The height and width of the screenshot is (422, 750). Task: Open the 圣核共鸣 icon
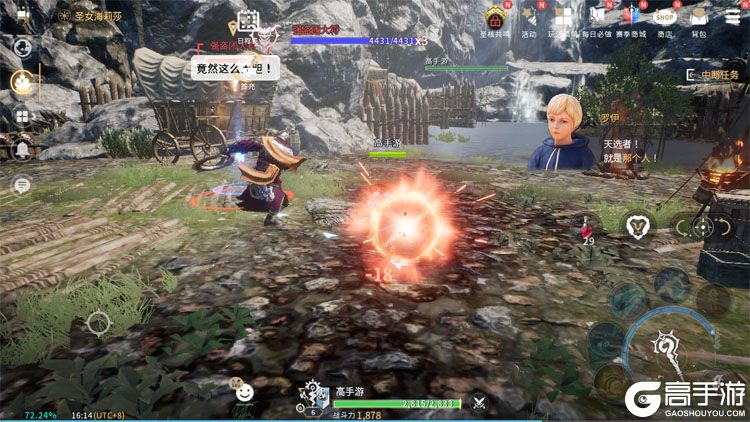(495, 19)
